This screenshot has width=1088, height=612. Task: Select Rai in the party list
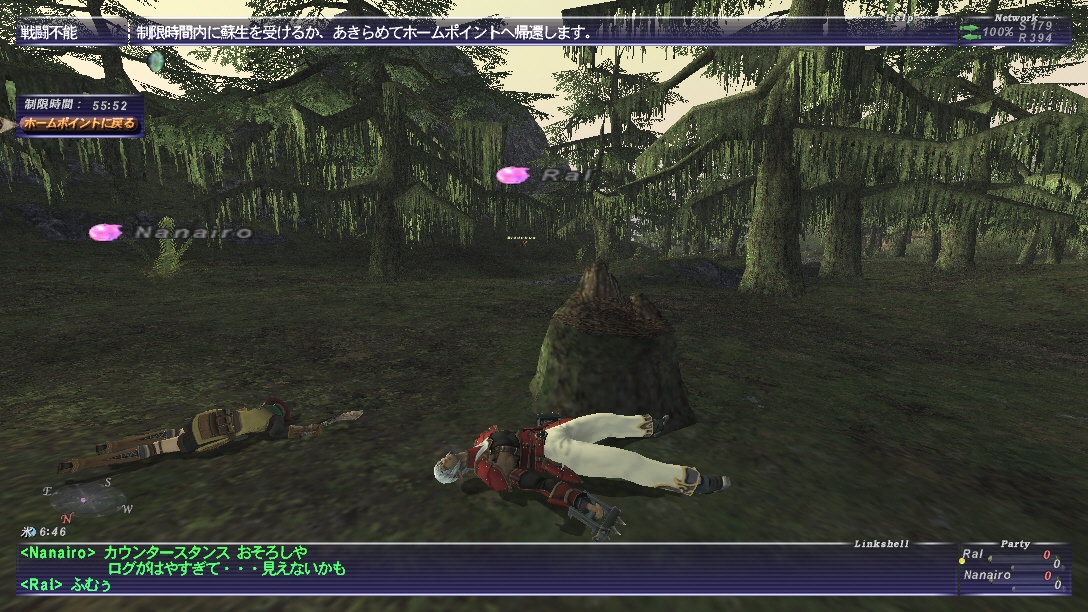coord(973,555)
